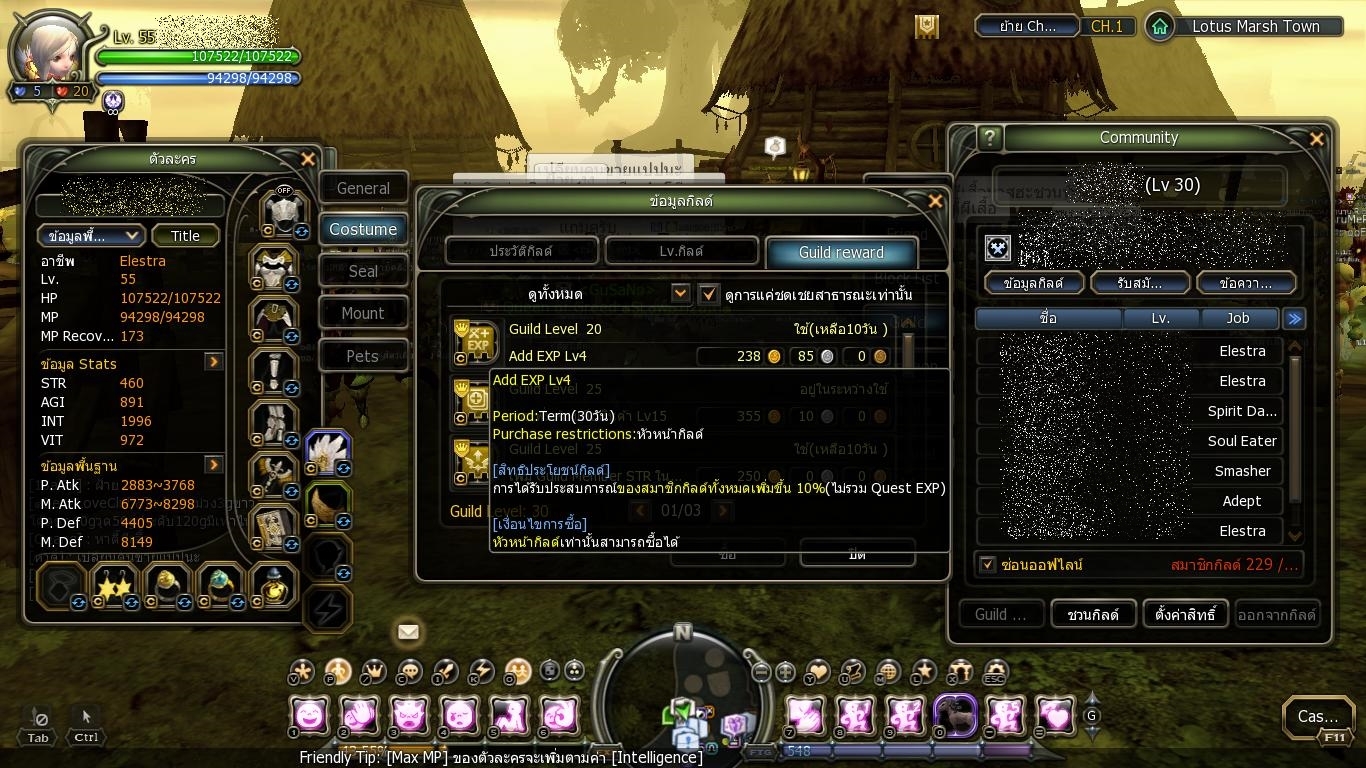Toggle the guild reward filter checkbox
The image size is (1366, 768).
[x=709, y=294]
